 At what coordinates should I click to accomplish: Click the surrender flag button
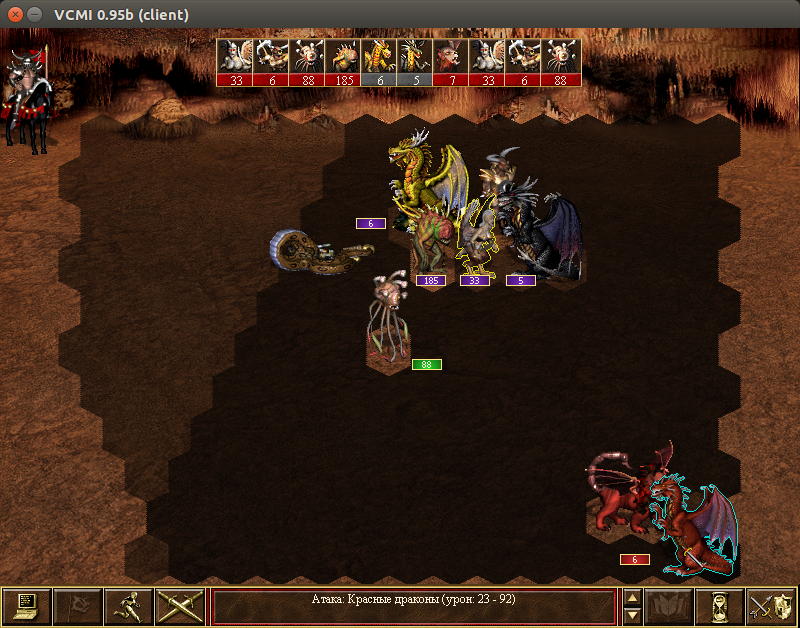click(x=78, y=606)
